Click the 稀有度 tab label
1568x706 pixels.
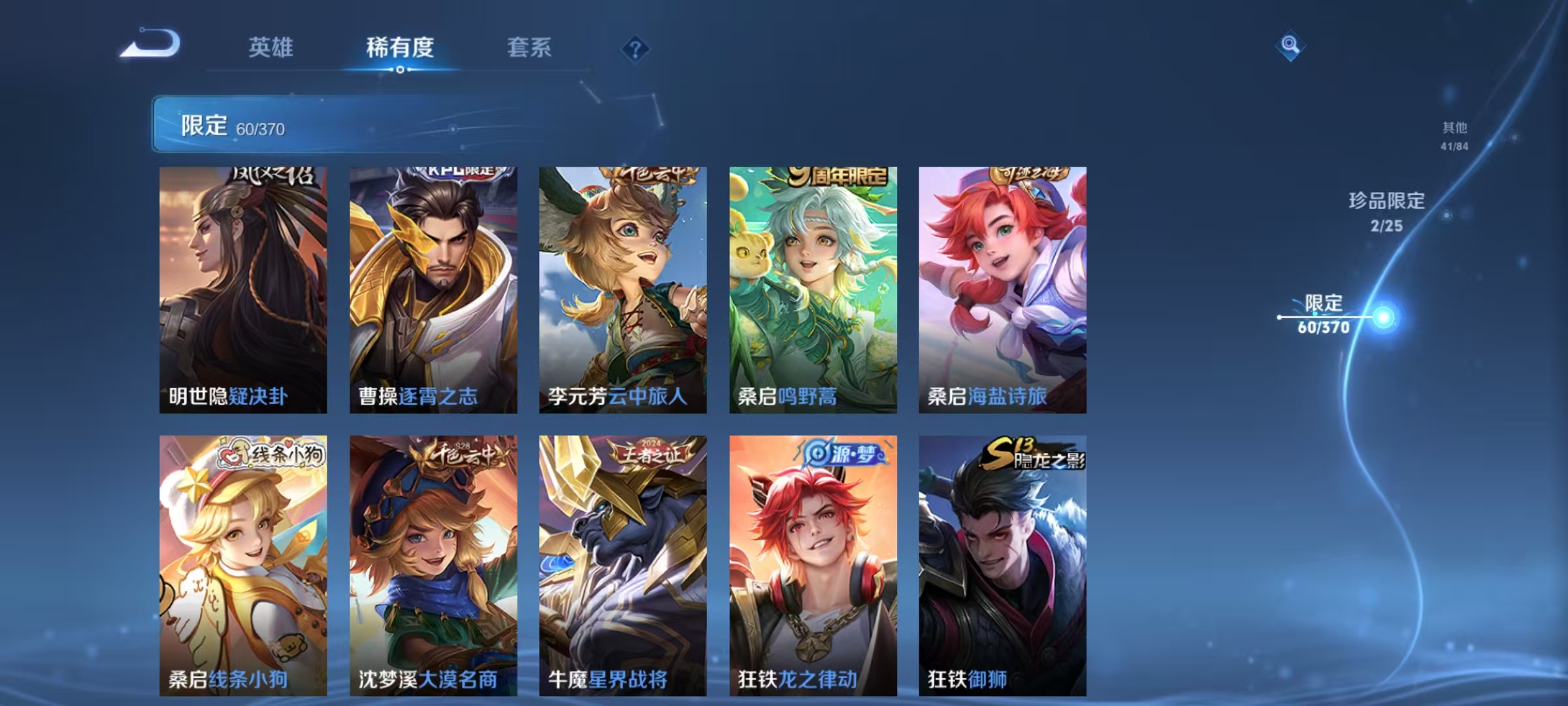point(400,48)
